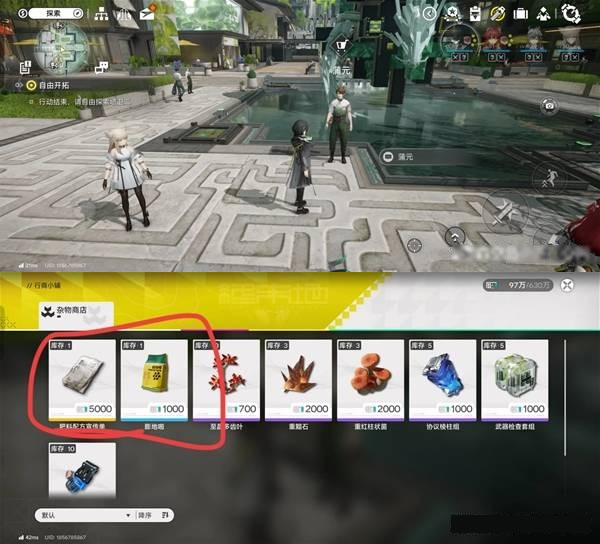This screenshot has width=600, height=544.
Task: Open the camera photo mode icon
Action: [548, 105]
